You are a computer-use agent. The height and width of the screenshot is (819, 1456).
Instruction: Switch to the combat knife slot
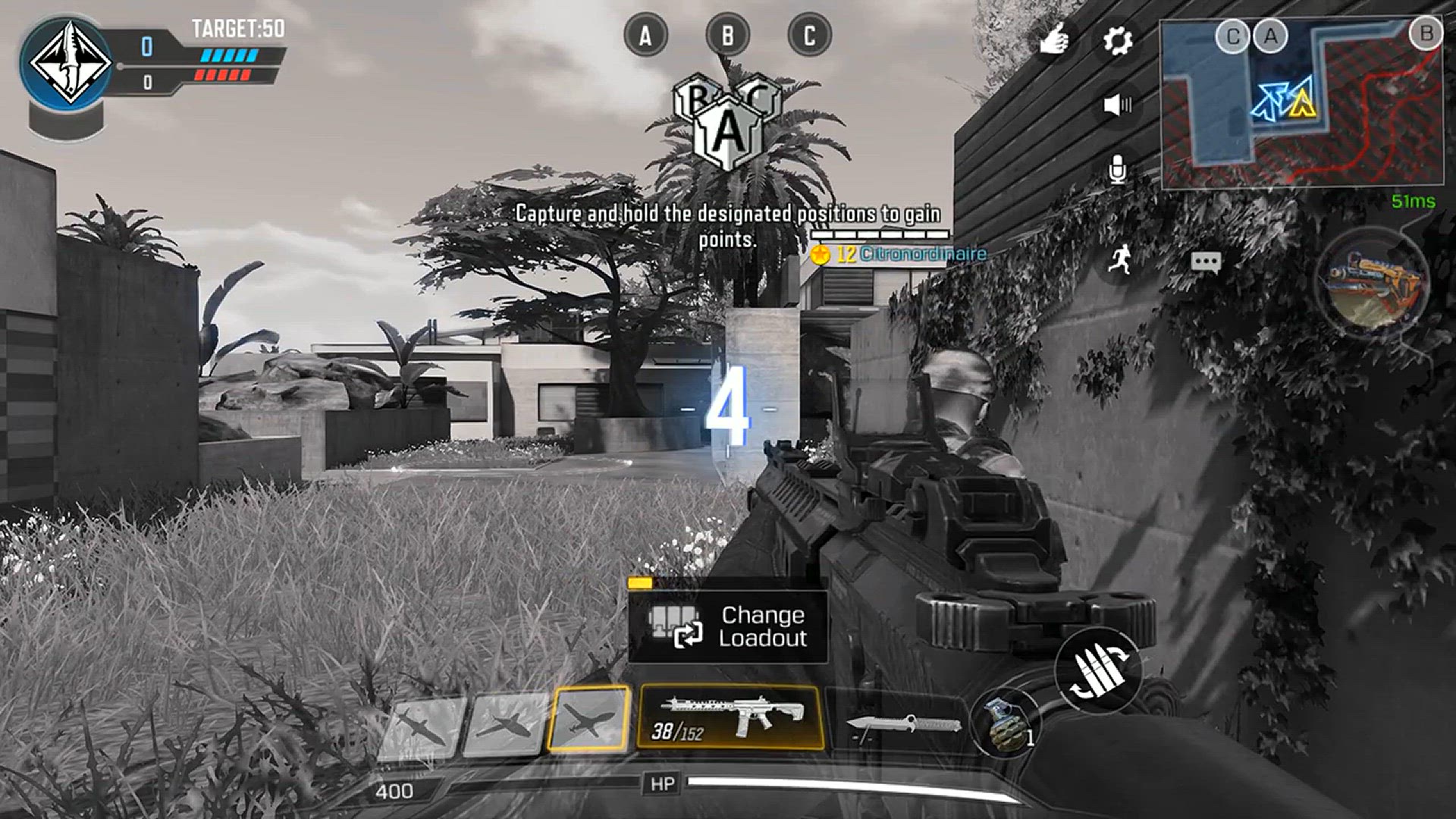pyautogui.click(x=902, y=724)
